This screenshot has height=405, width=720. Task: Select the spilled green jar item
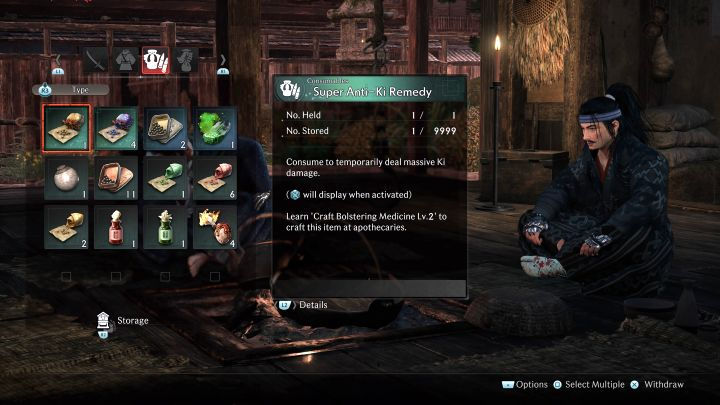pyautogui.click(x=166, y=178)
